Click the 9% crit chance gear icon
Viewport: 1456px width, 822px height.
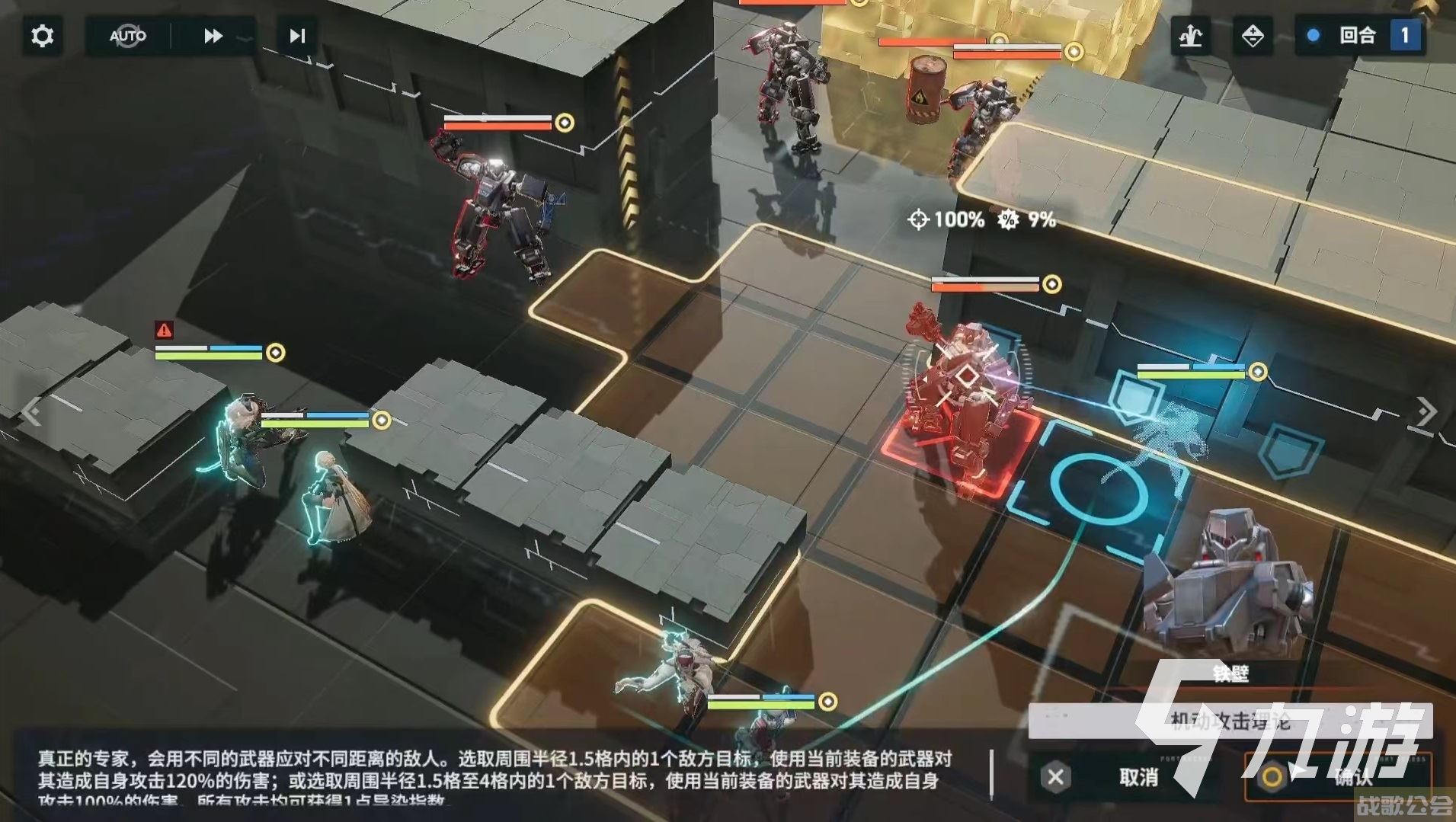pos(1009,221)
